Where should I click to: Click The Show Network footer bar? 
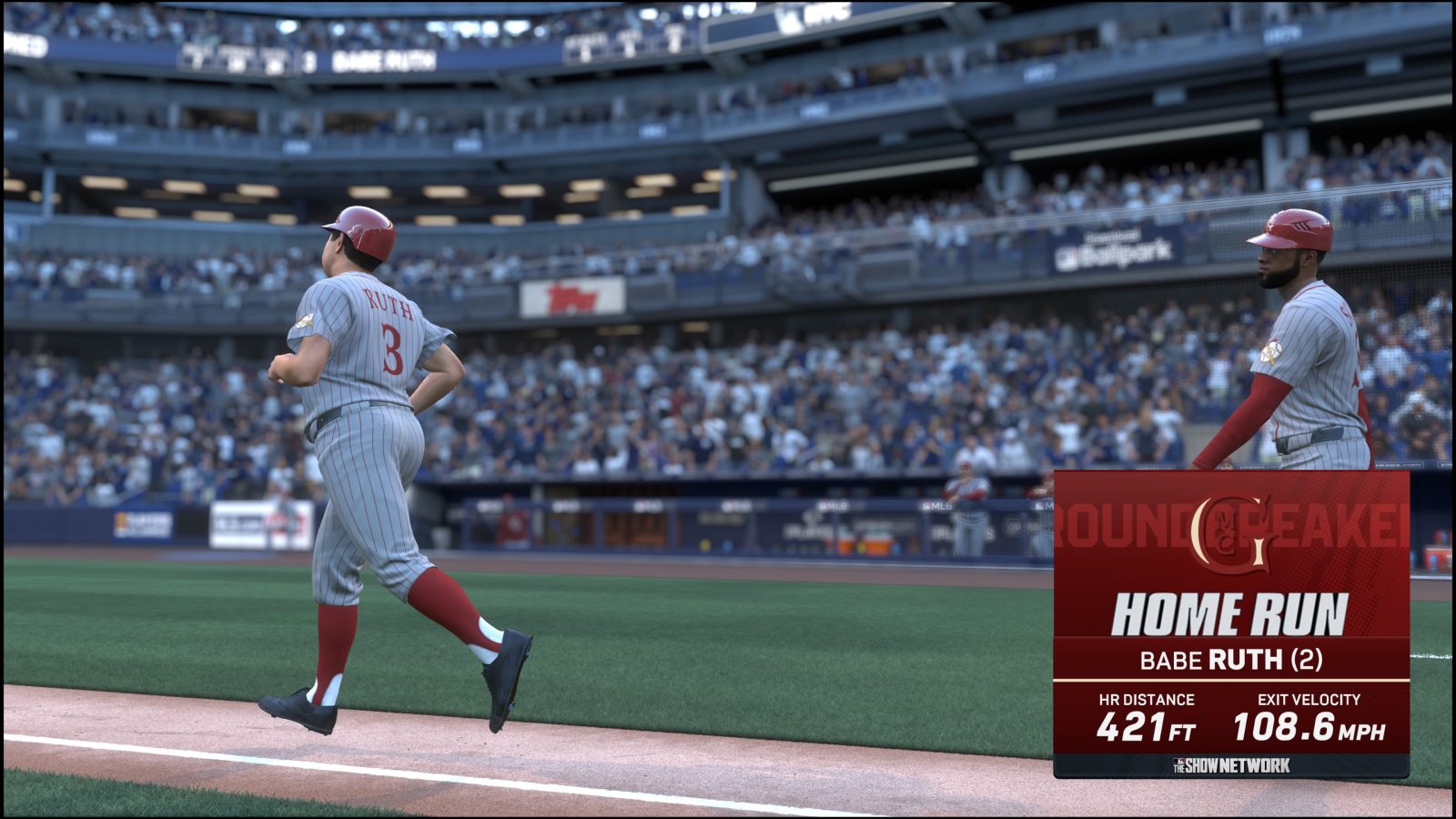click(x=1230, y=766)
